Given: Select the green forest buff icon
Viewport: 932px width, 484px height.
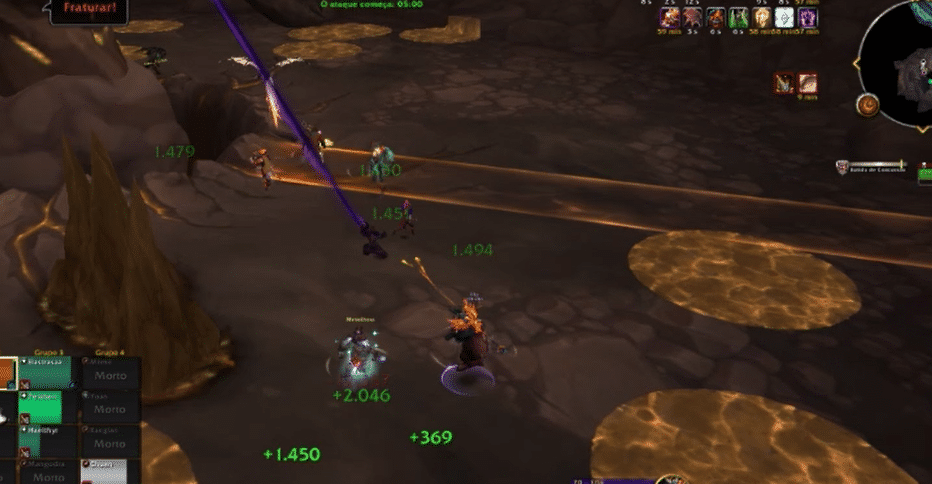Looking at the screenshot, I should tap(739, 17).
